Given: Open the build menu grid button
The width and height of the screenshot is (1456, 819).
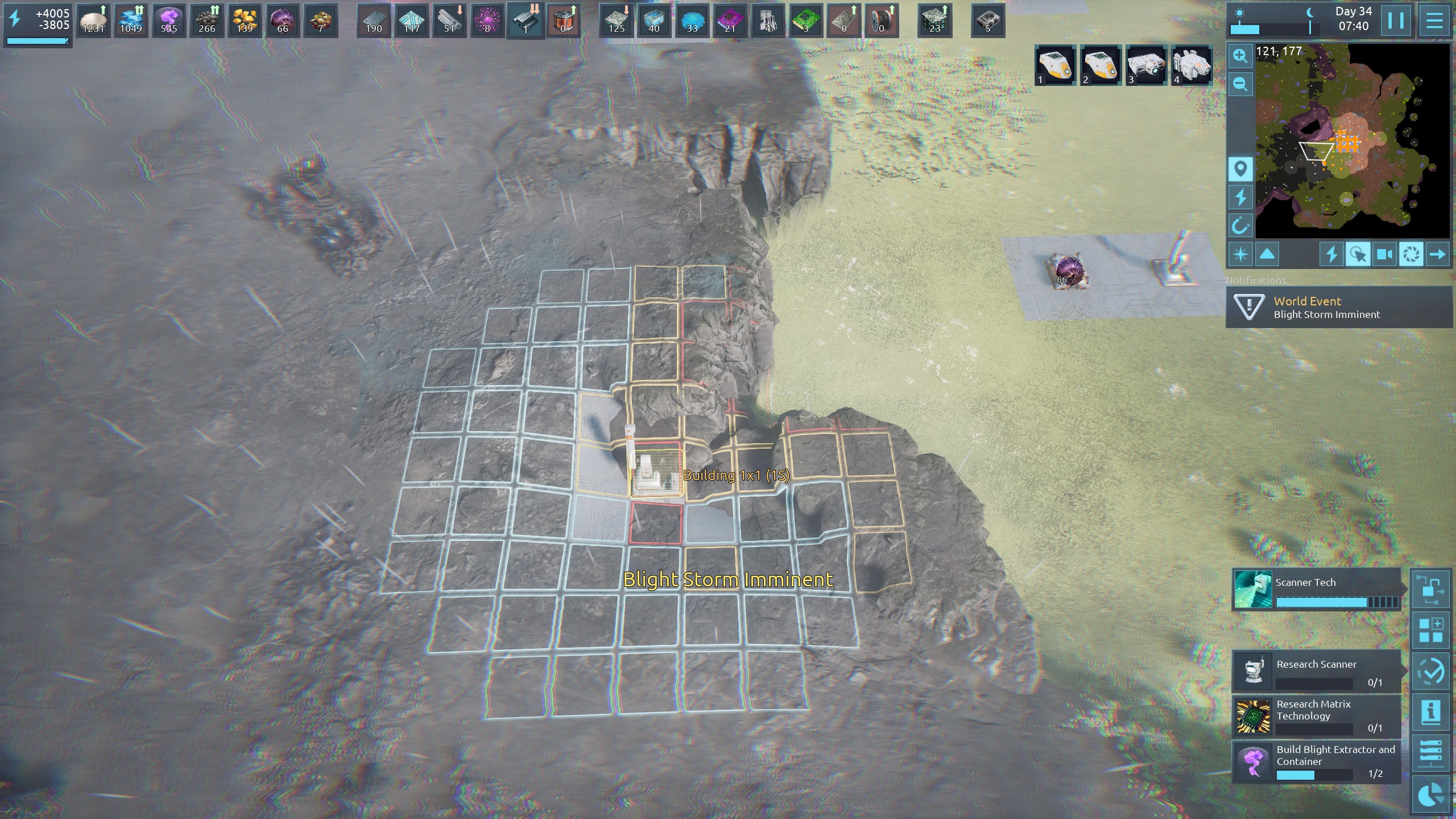Looking at the screenshot, I should pyautogui.click(x=1431, y=630).
